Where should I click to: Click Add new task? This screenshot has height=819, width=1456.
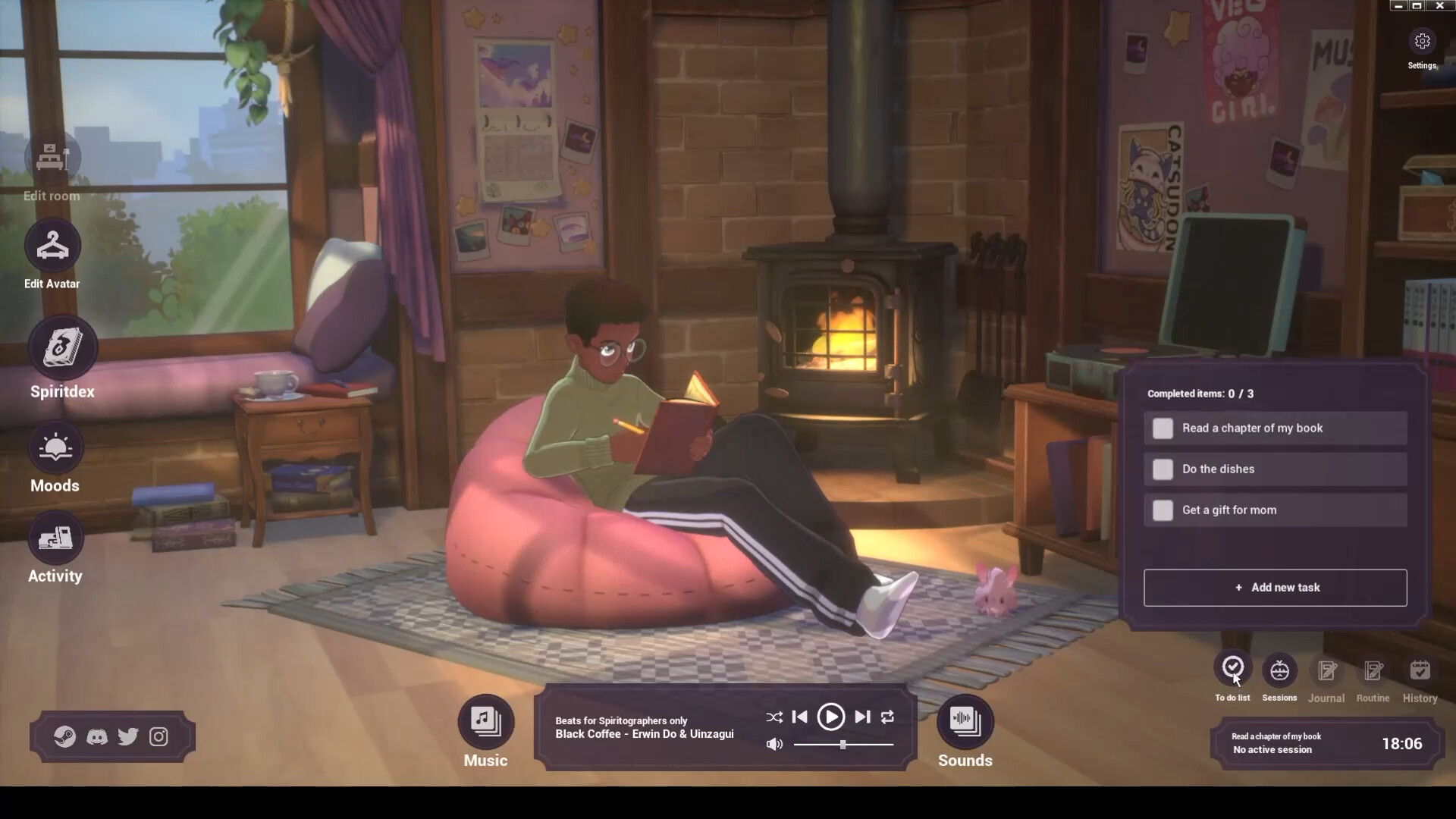coord(1275,588)
